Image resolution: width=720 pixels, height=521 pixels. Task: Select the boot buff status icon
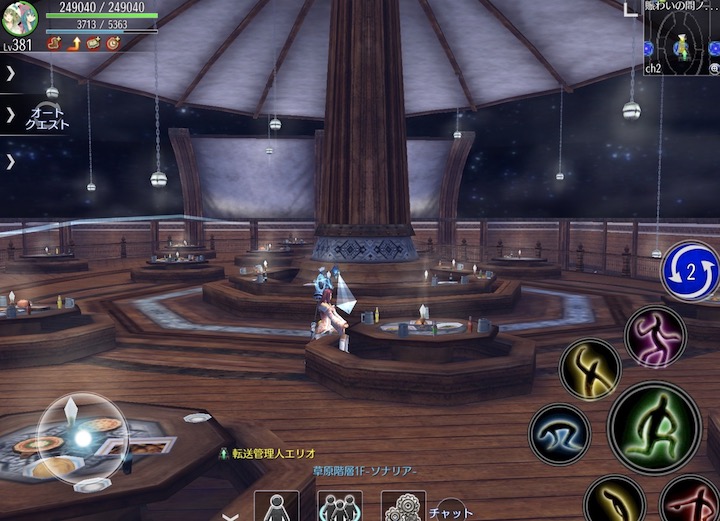[55, 43]
